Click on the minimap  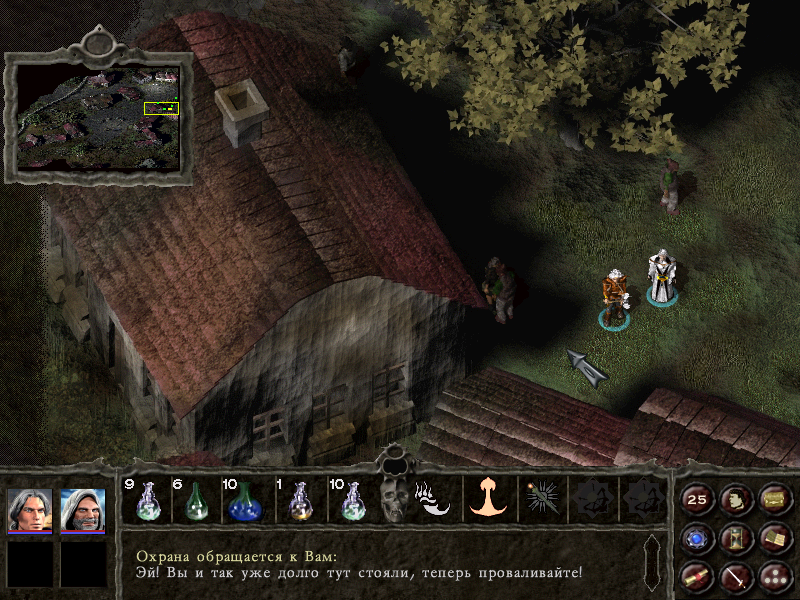98,117
